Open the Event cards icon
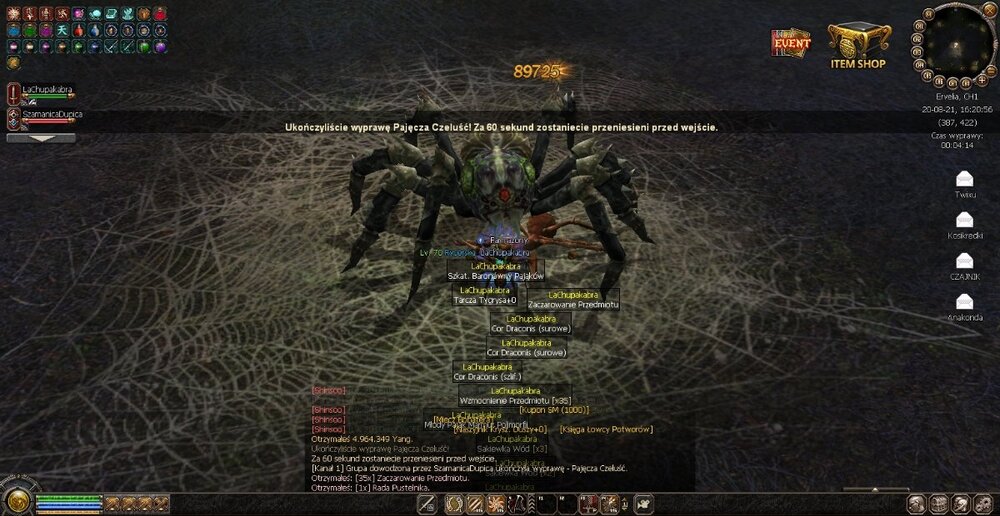The height and width of the screenshot is (516, 1000). 790,43
